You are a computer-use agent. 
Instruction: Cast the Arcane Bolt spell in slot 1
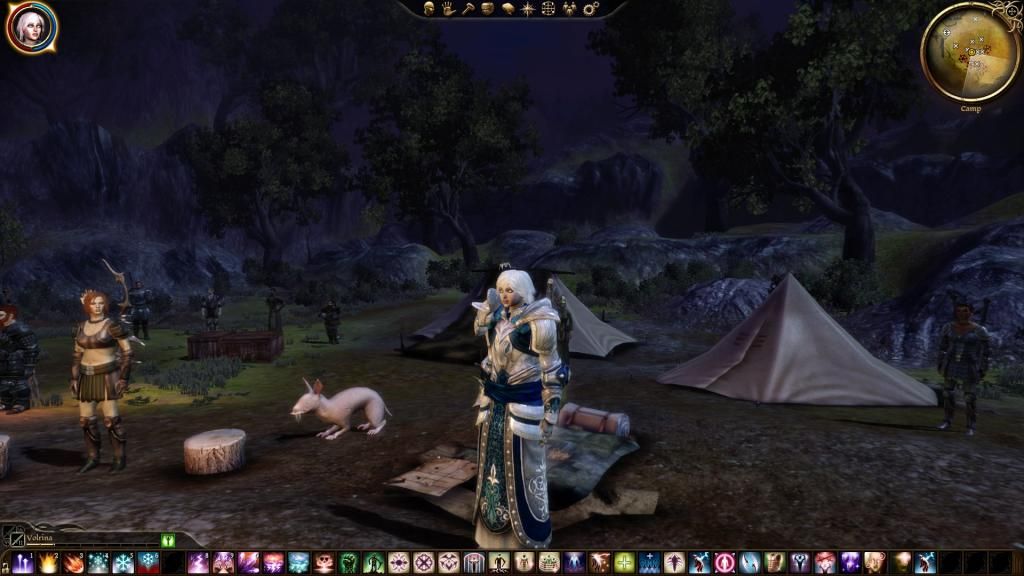(x=22, y=563)
